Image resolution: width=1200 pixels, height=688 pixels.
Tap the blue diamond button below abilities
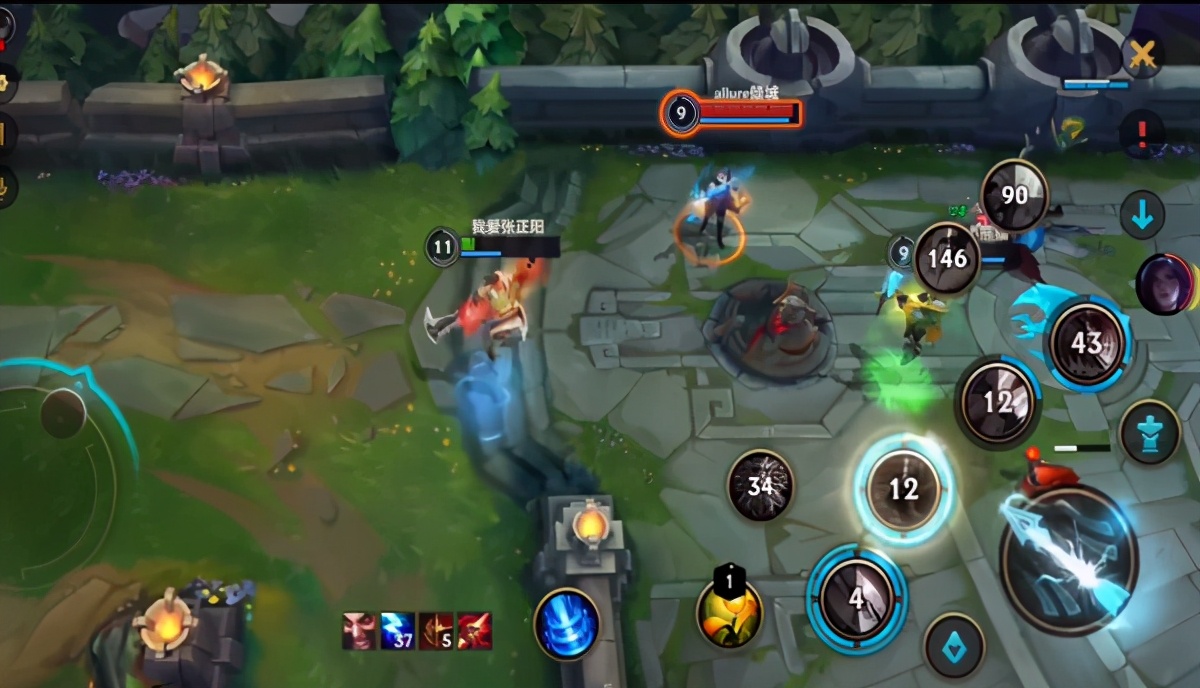(953, 646)
